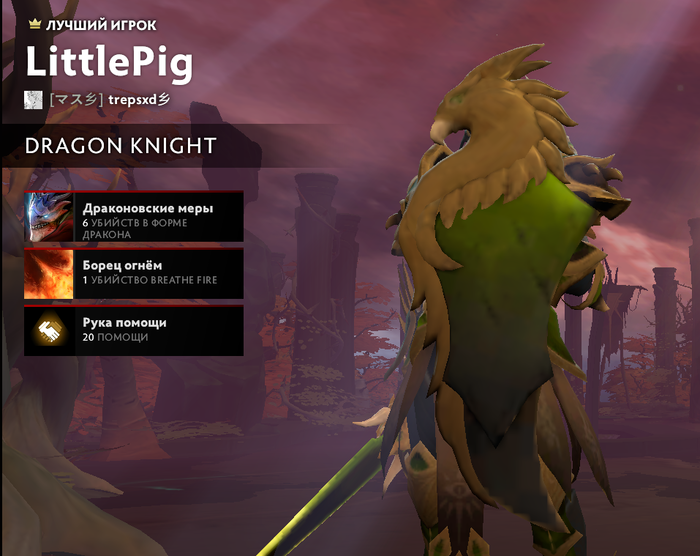The height and width of the screenshot is (556, 700).
Task: Open the player avatar next to trepsxd
Action: pos(33,99)
